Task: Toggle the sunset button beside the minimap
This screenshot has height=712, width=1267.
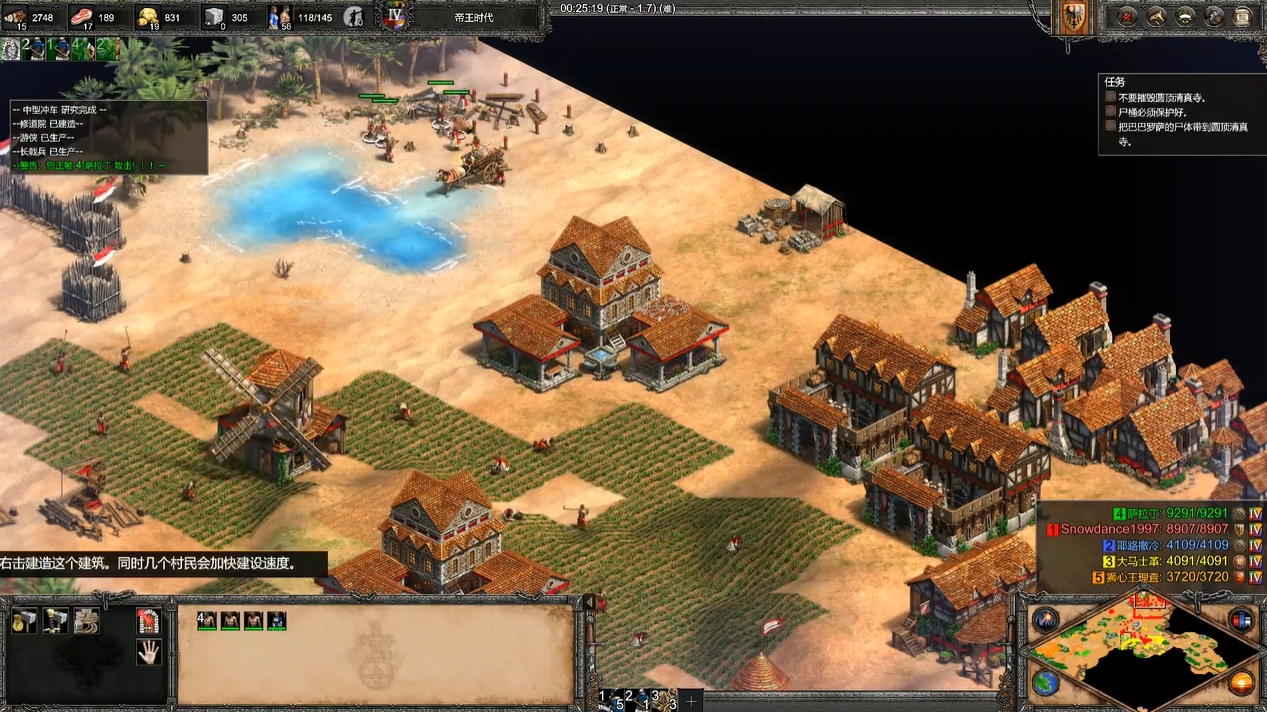Action: (1241, 684)
